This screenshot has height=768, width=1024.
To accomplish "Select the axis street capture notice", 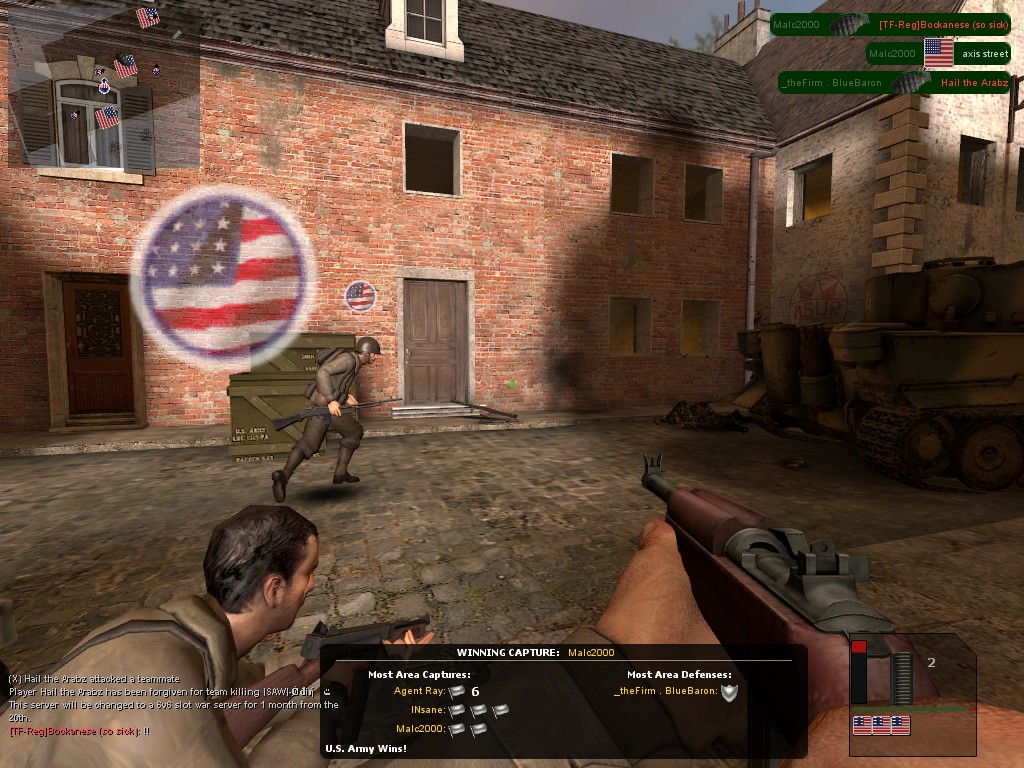I will (x=939, y=53).
